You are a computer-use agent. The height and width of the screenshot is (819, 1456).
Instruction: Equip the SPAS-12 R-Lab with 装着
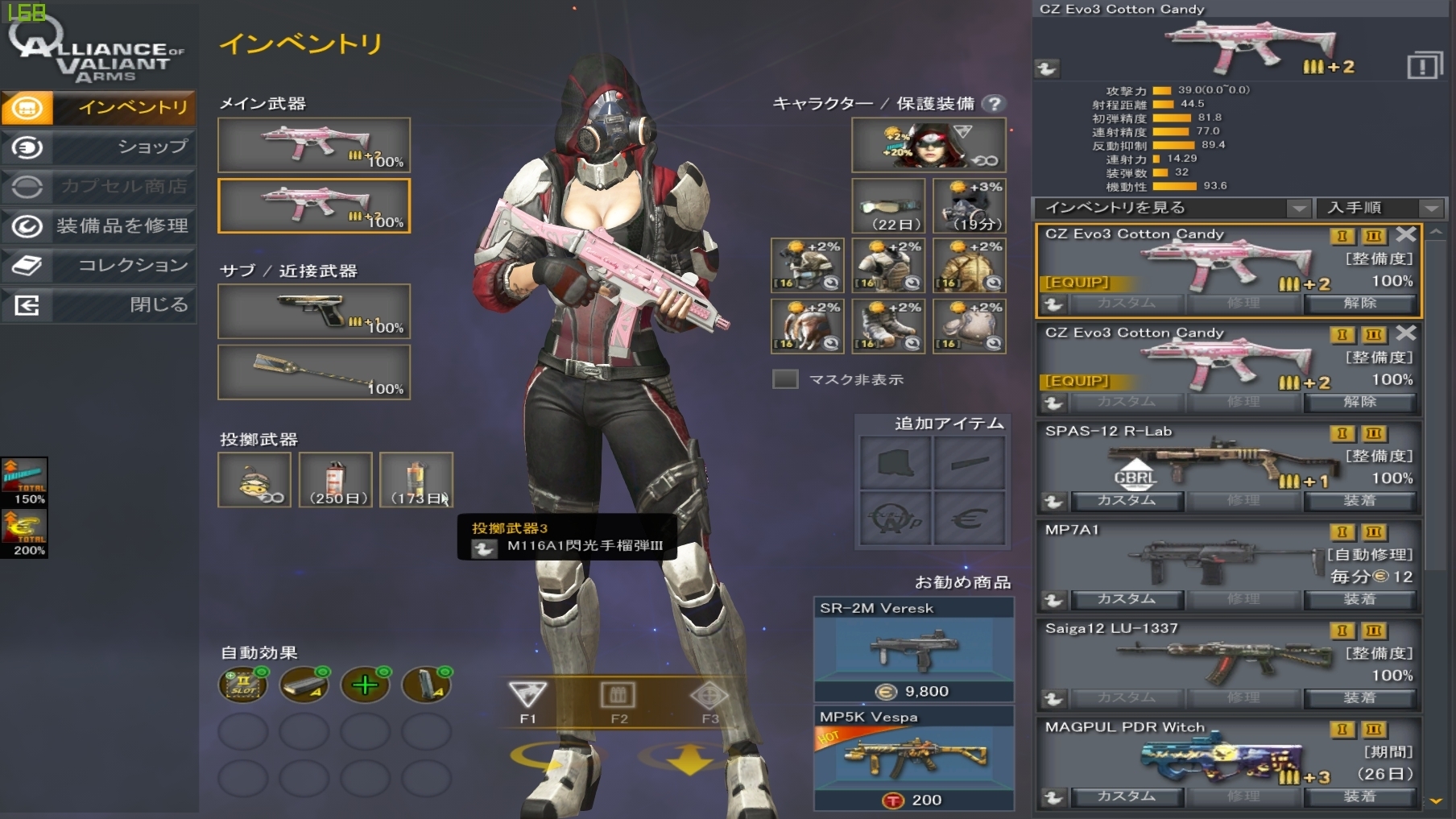tap(1359, 501)
